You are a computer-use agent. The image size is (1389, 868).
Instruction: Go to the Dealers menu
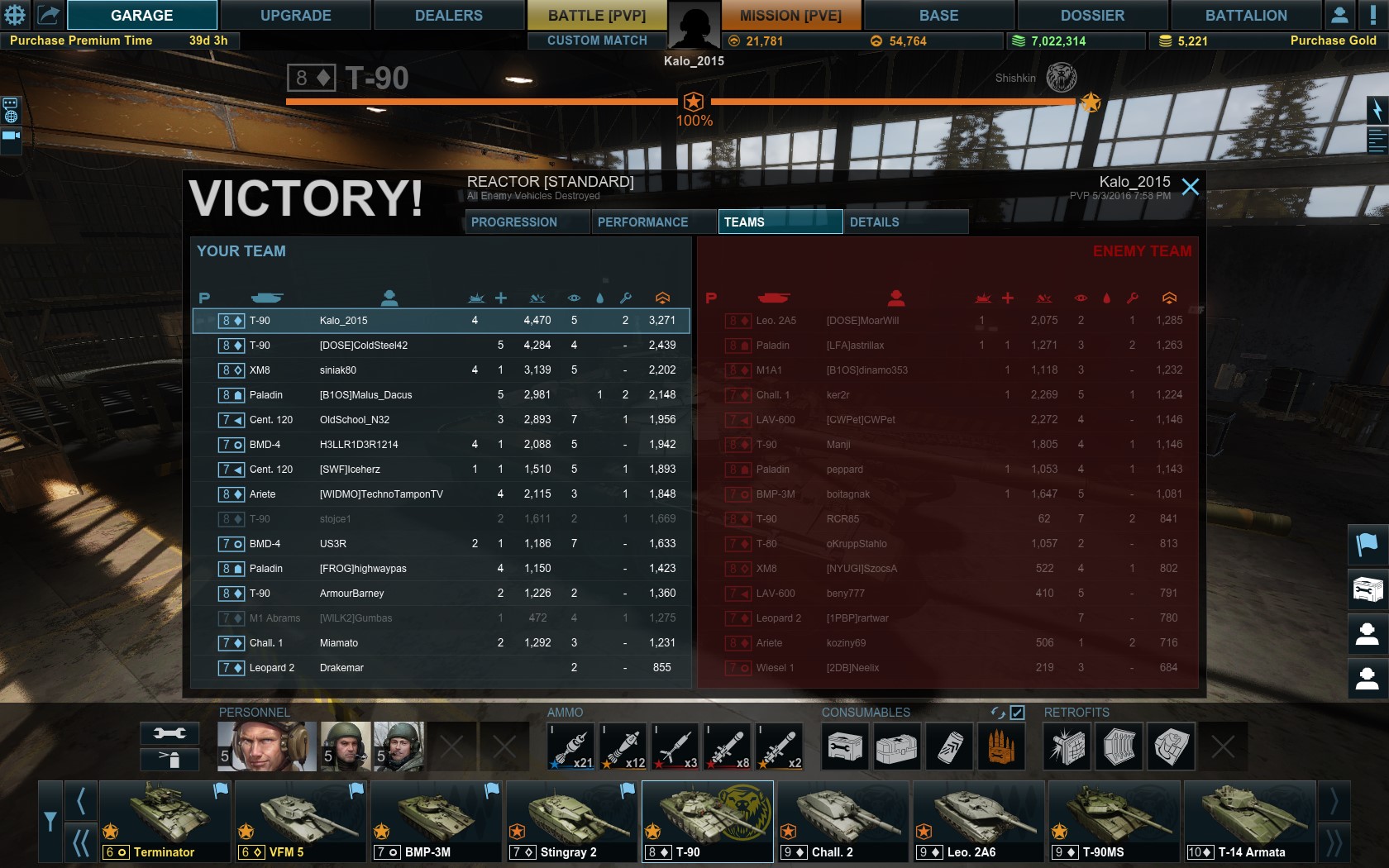[448, 15]
